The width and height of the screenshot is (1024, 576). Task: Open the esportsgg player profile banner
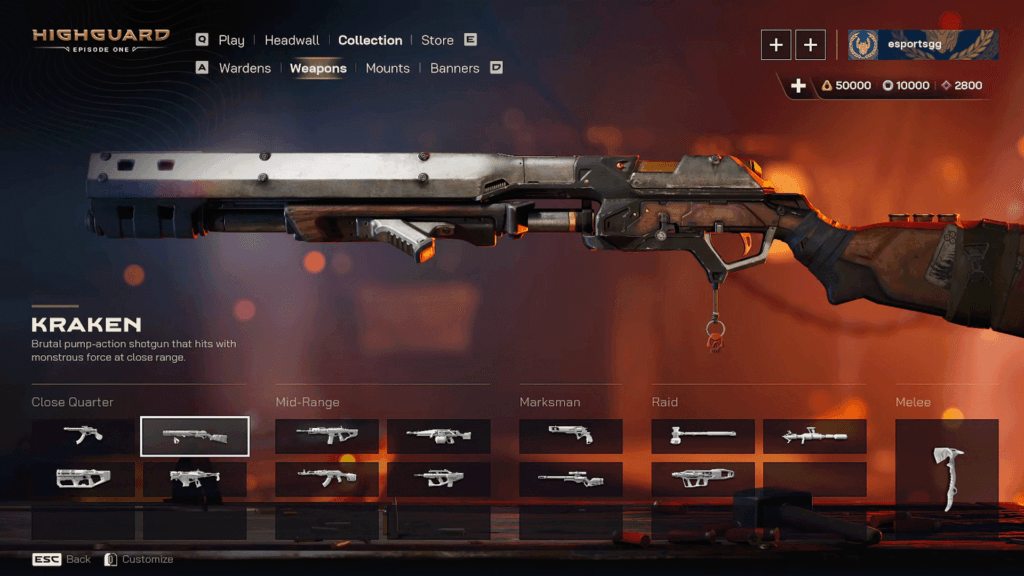click(923, 44)
